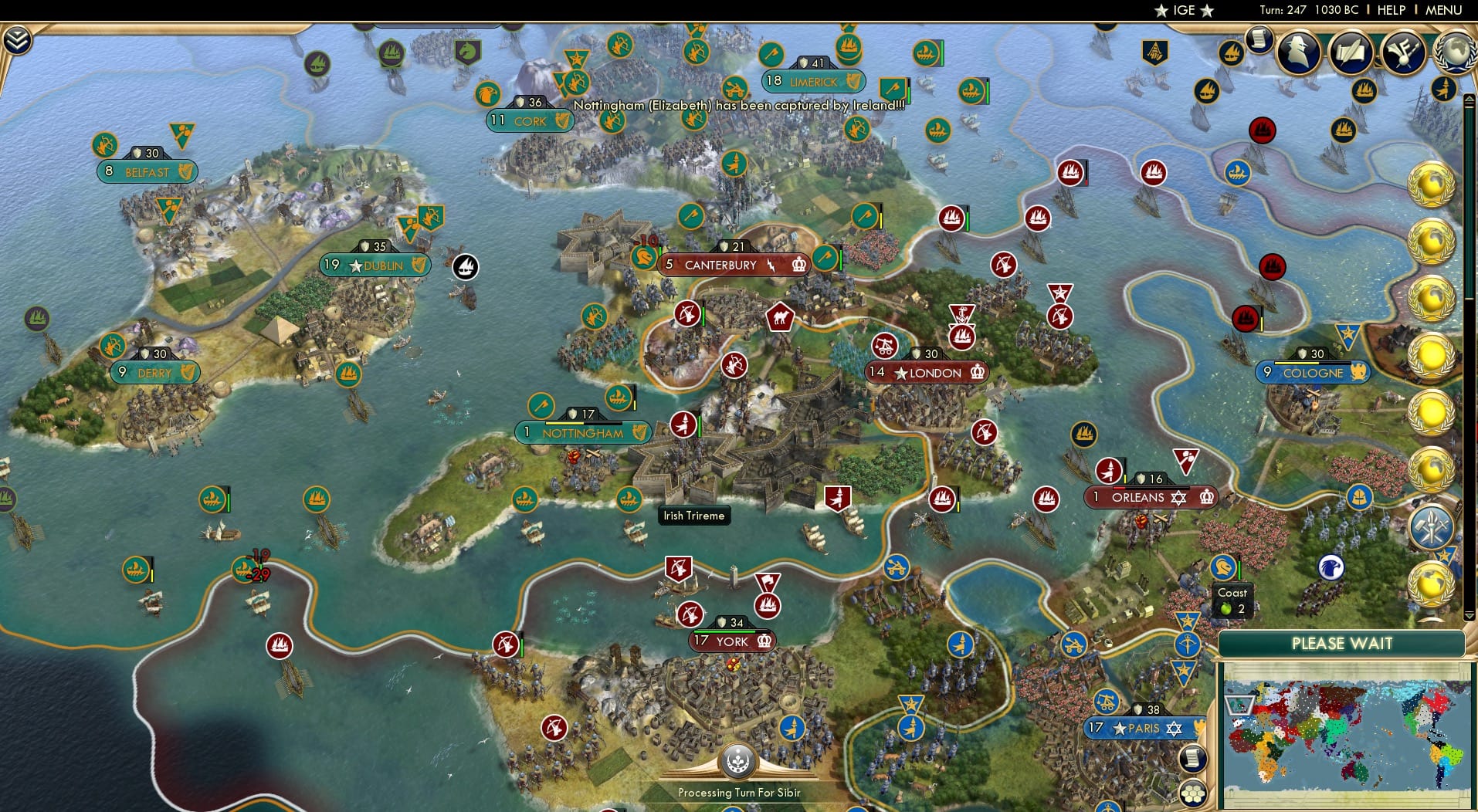Open HELP from the top bar
The height and width of the screenshot is (812, 1478).
pyautogui.click(x=1391, y=10)
